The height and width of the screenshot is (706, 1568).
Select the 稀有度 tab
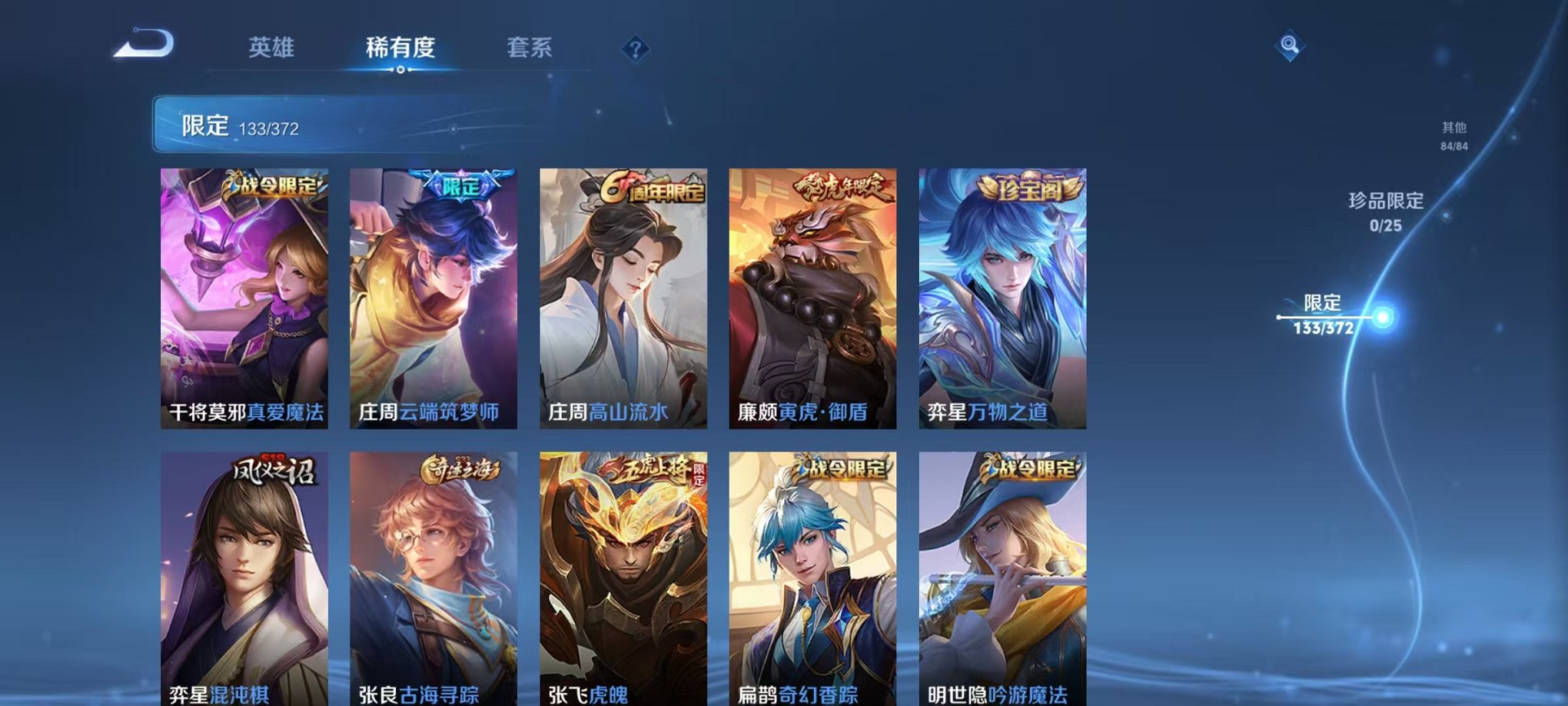pyautogui.click(x=398, y=48)
